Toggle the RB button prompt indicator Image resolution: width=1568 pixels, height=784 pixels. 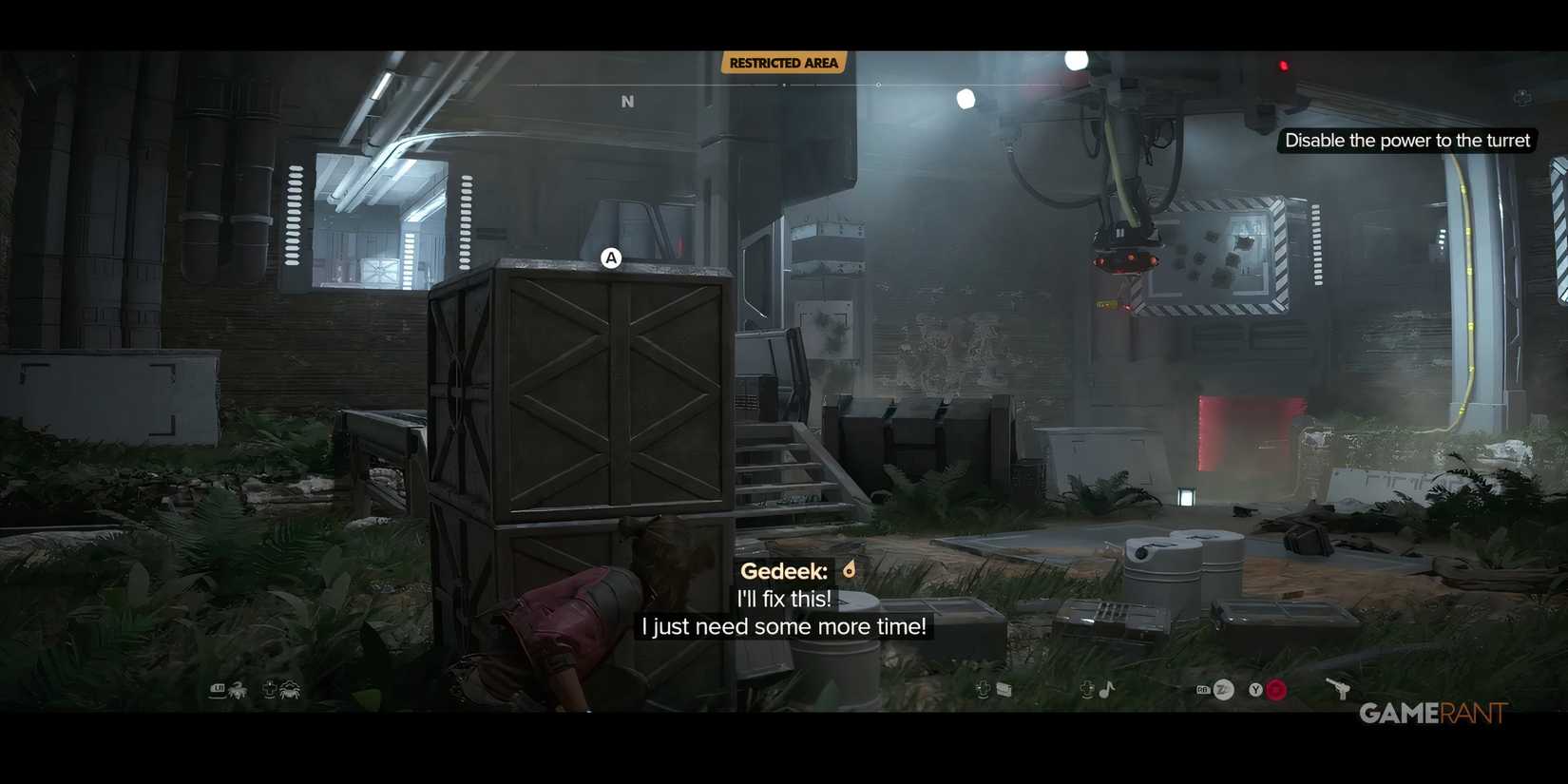click(x=1203, y=689)
